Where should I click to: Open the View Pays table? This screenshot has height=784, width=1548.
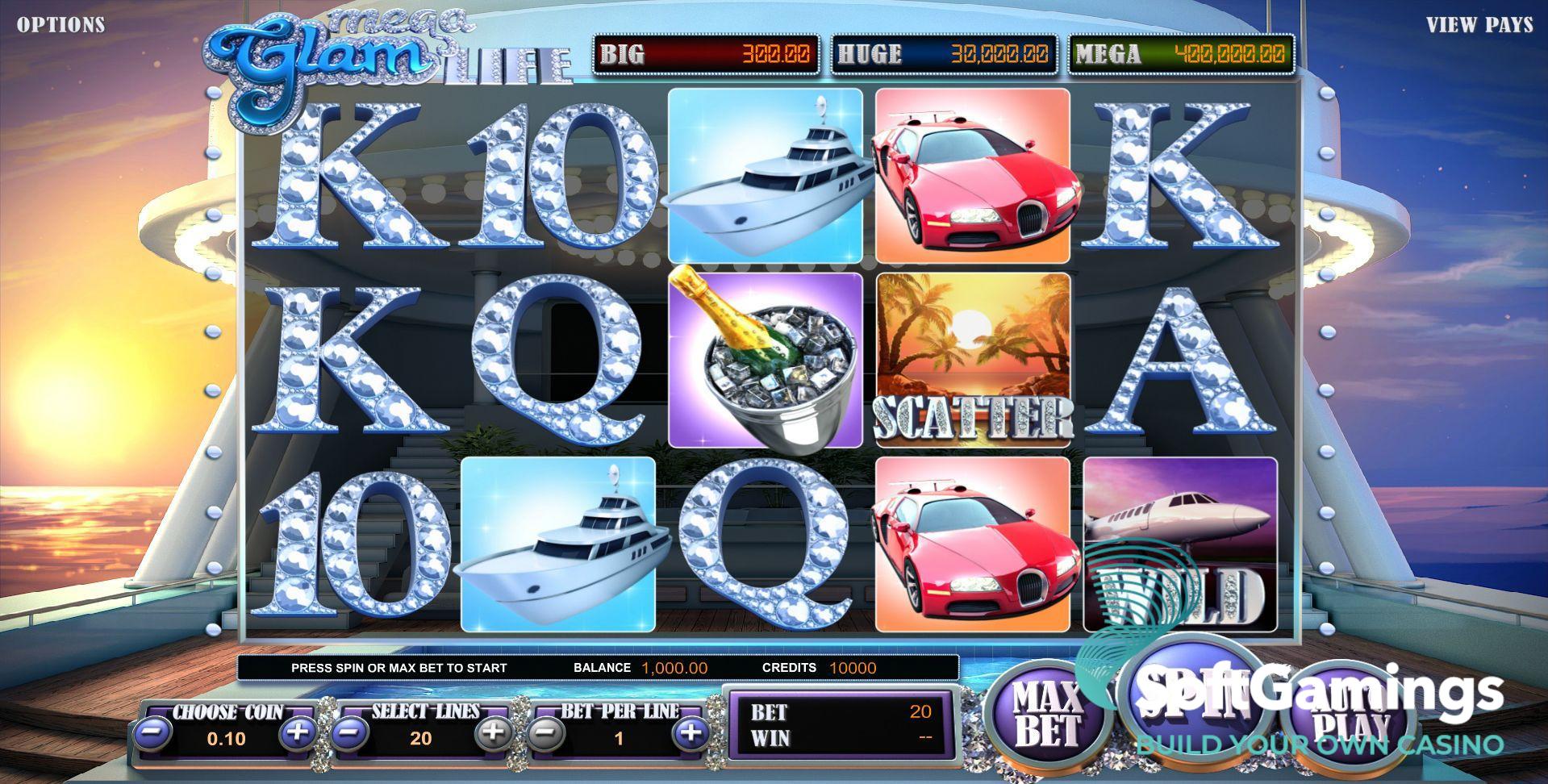[x=1479, y=24]
